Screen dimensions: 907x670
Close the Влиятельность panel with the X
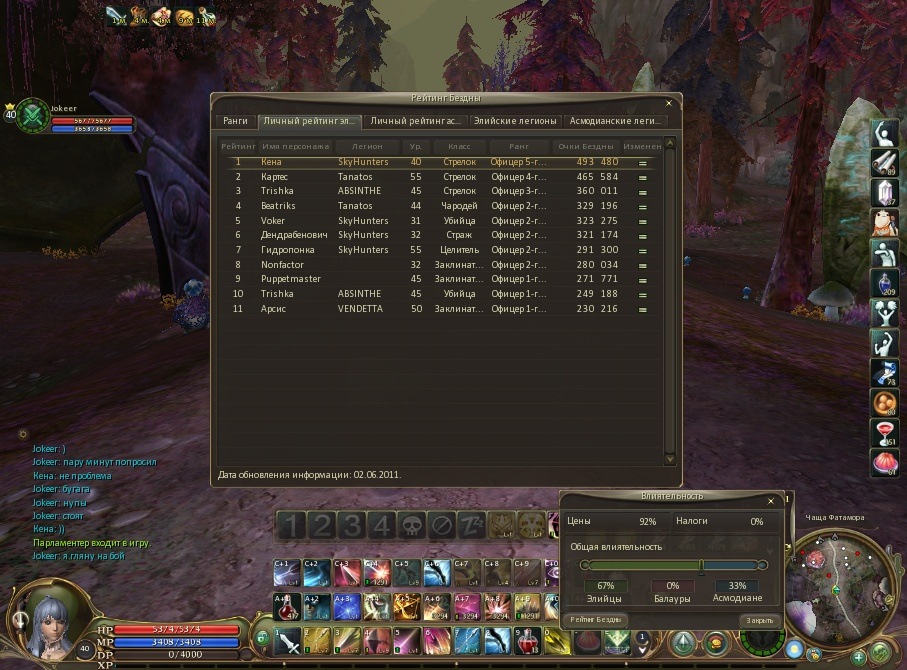[x=771, y=500]
